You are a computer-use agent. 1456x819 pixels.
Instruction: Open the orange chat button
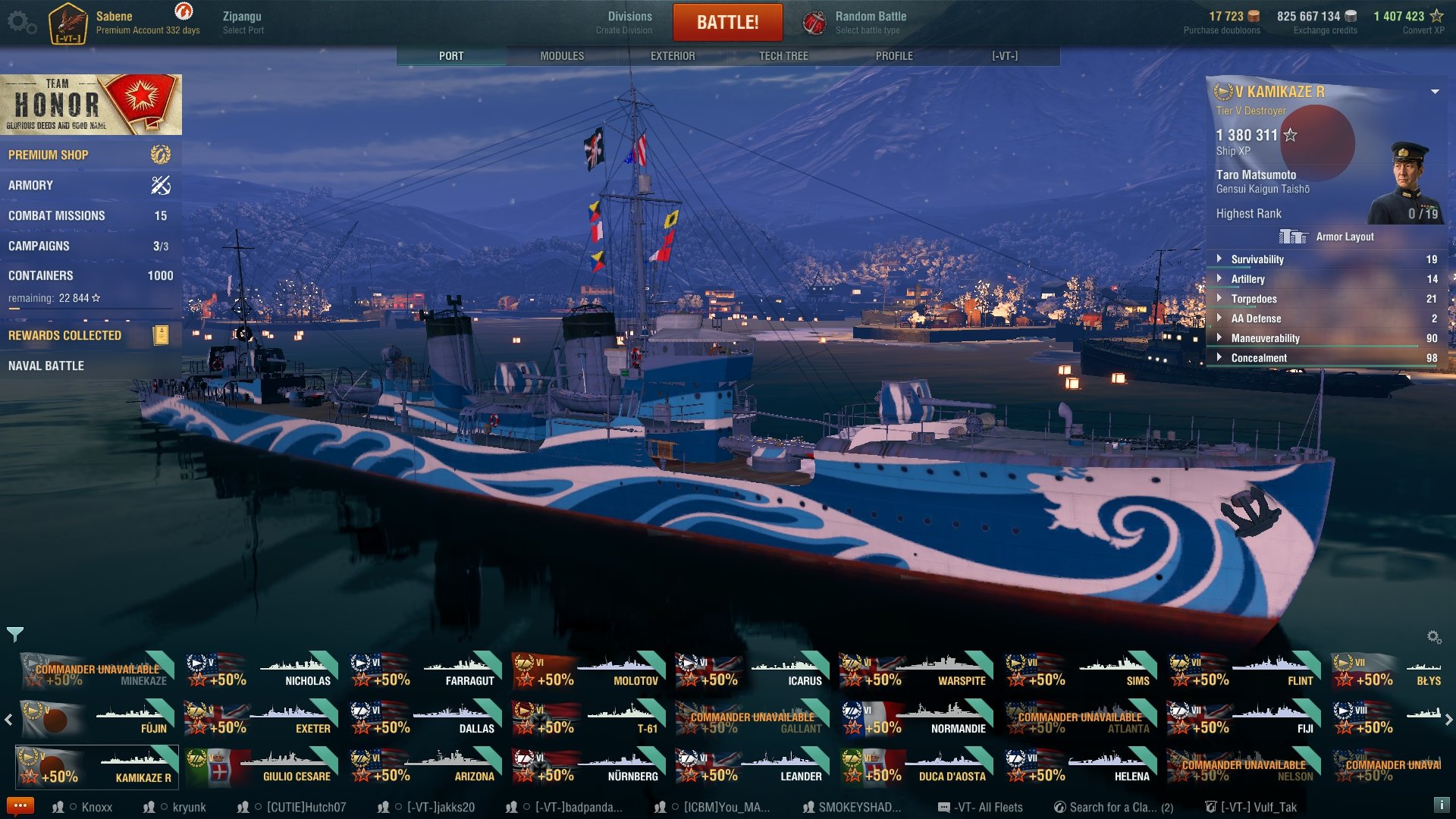pyautogui.click(x=20, y=806)
